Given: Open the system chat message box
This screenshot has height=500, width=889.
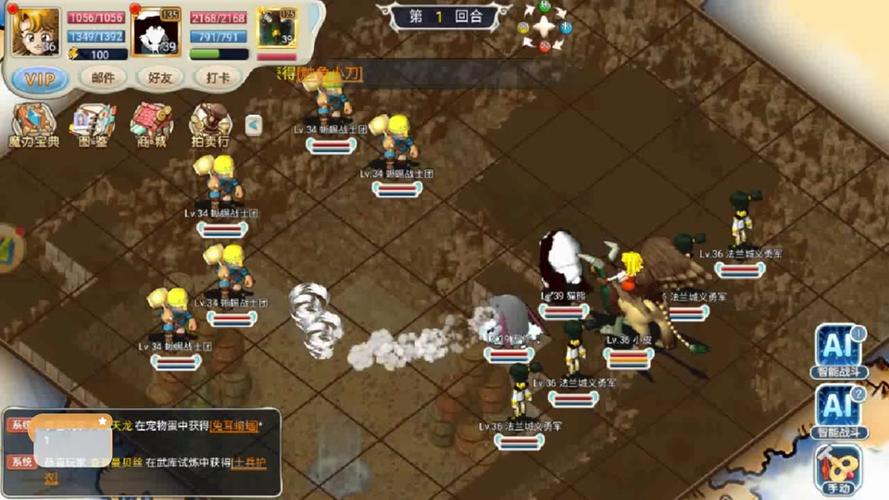Looking at the screenshot, I should [140, 446].
